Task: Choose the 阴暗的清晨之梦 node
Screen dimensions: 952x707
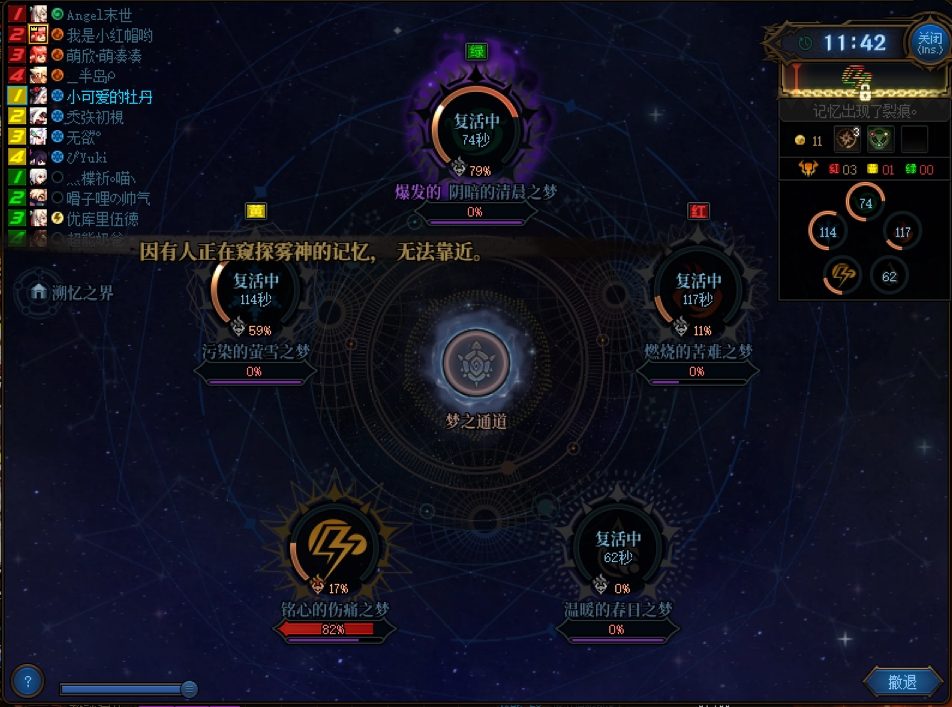Action: coord(476,129)
